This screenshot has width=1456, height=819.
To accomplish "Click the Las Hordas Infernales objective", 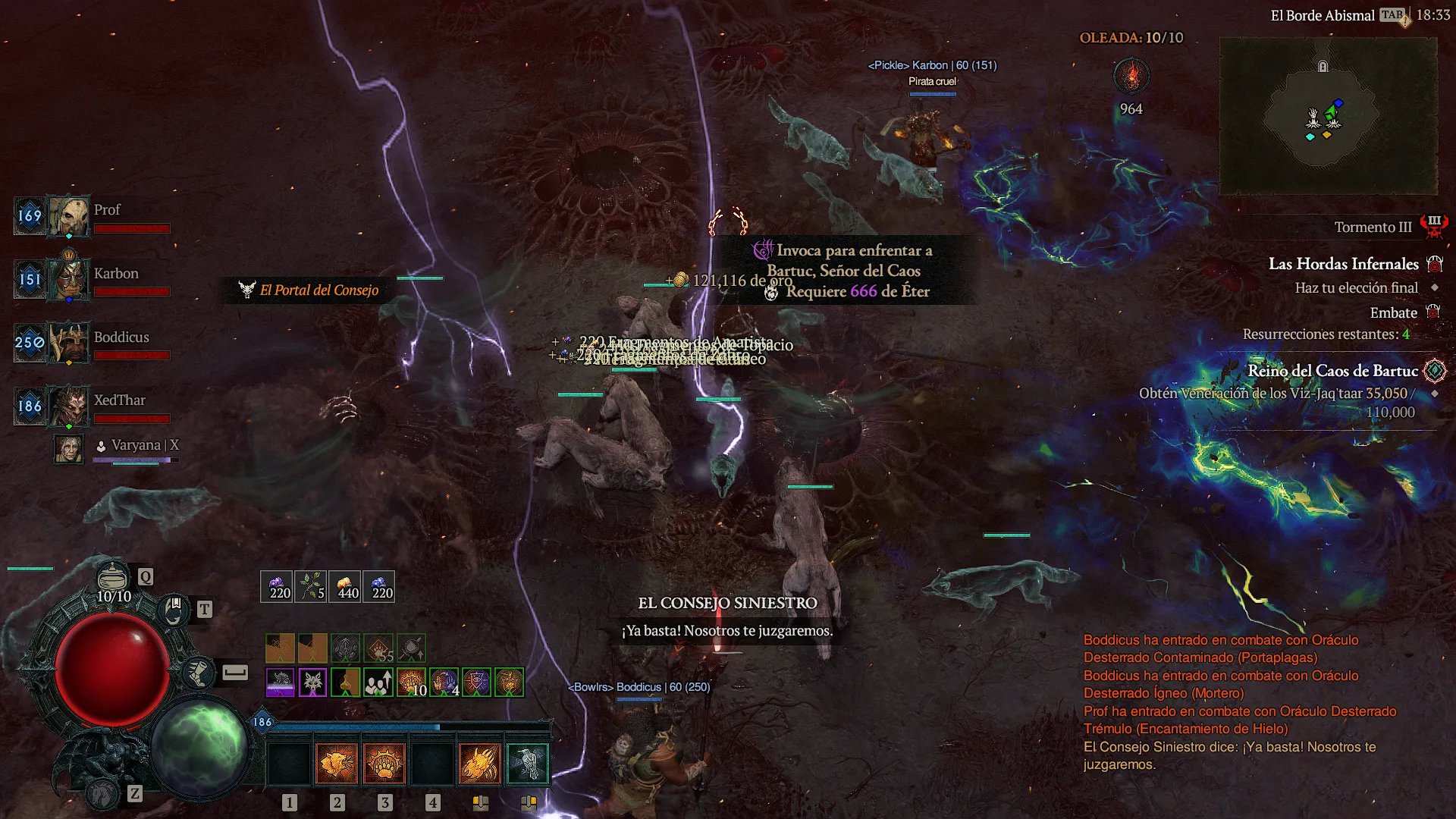I will pos(1343,264).
